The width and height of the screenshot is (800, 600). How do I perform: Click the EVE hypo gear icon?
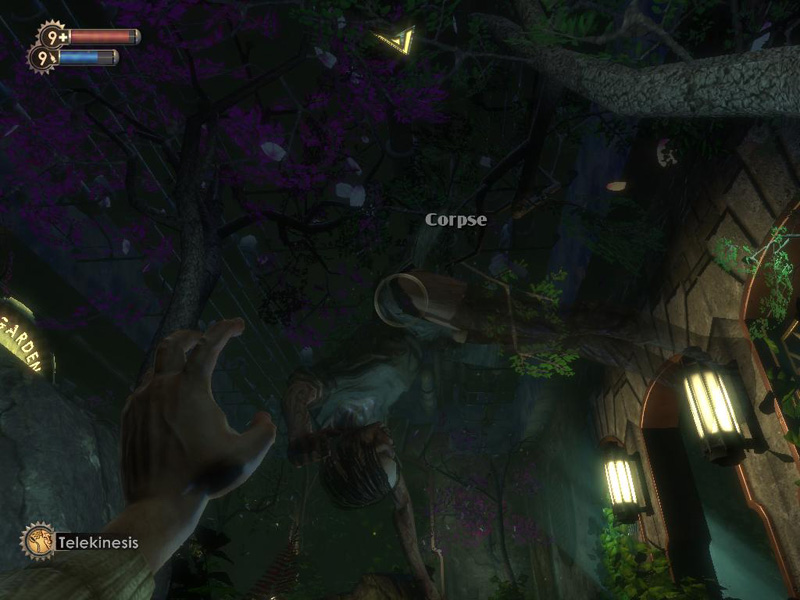point(43,59)
